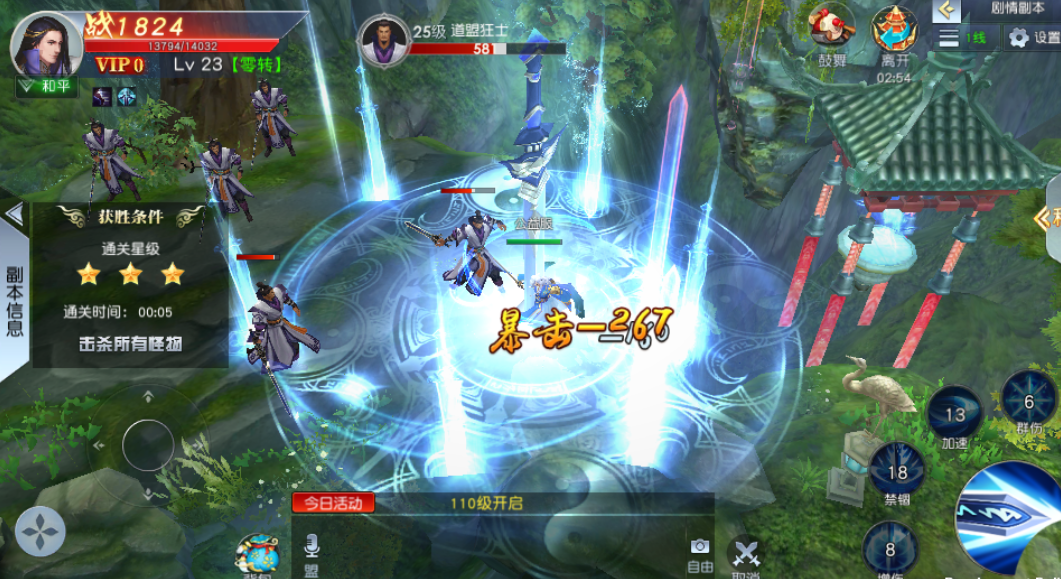Cast the 群伤 area damage skill
Screen dimensions: 1061x579
coord(1028,402)
